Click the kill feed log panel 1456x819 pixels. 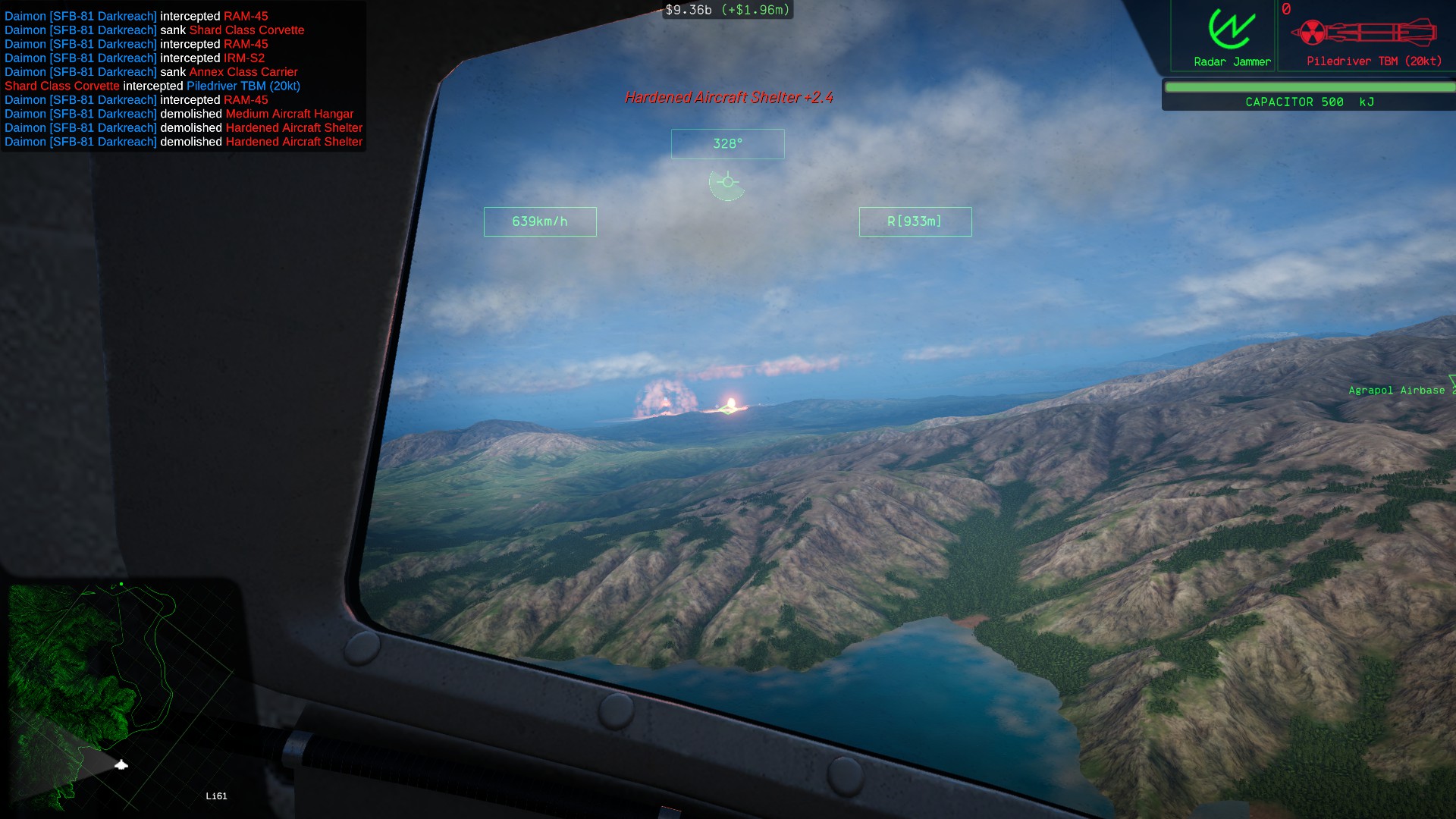[x=184, y=78]
